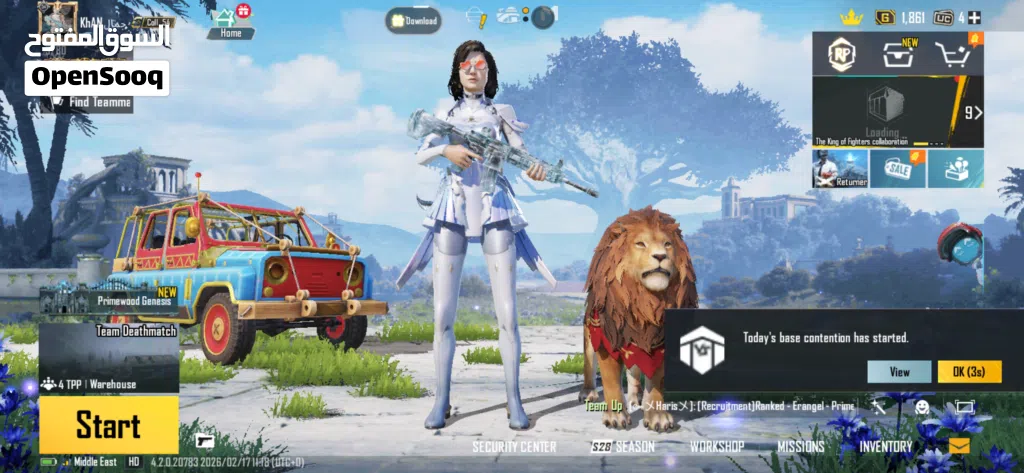Click View on the base contention notice

[899, 372]
